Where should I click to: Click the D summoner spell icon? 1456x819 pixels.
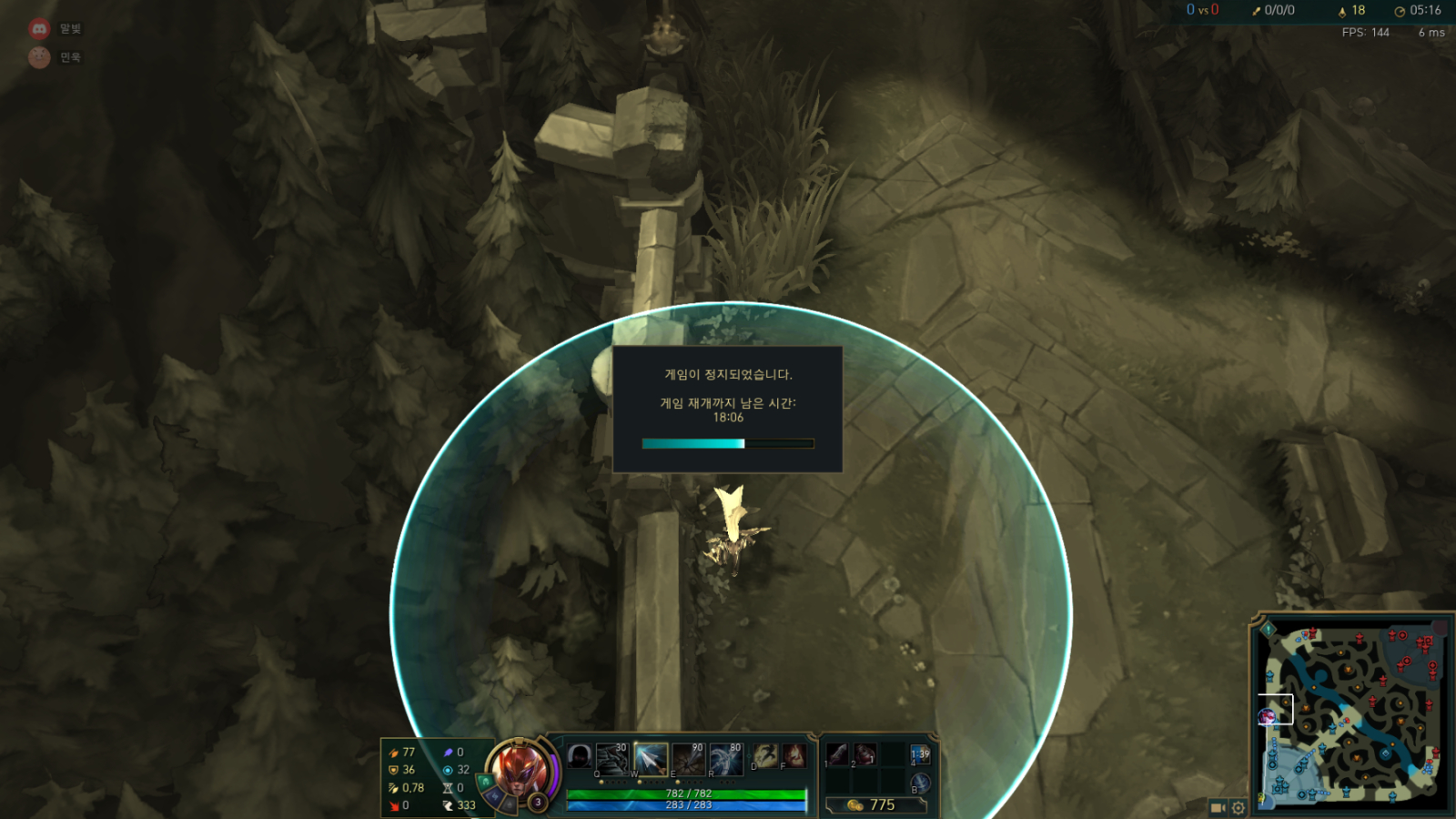[766, 755]
